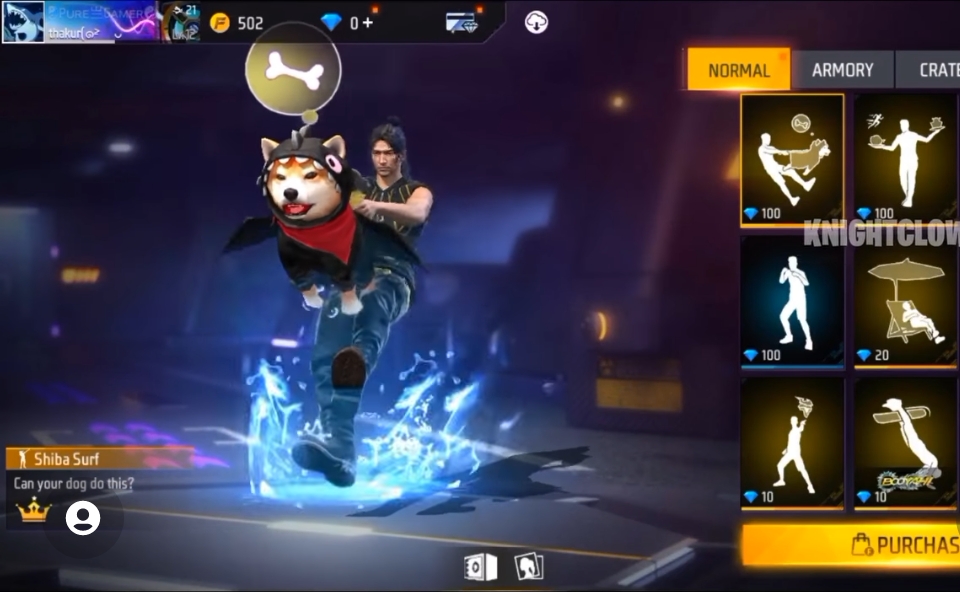This screenshot has height=592, width=960.
Task: Pick the beach chair umbrella emote
Action: (x=906, y=301)
